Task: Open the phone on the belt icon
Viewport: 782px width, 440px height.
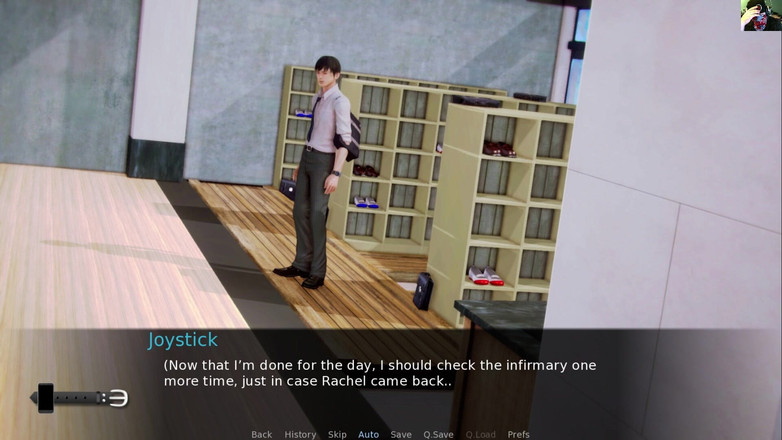Action: tap(46, 398)
